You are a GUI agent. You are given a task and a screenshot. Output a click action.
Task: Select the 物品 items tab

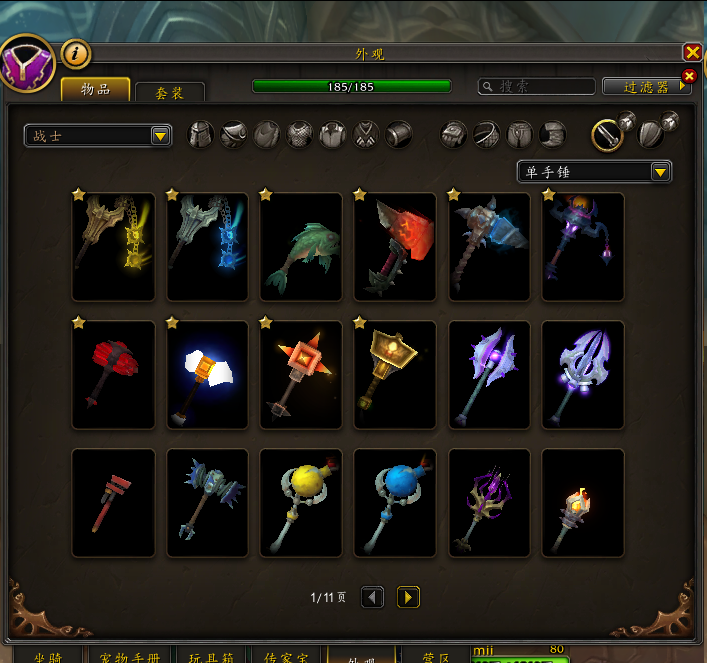click(96, 90)
